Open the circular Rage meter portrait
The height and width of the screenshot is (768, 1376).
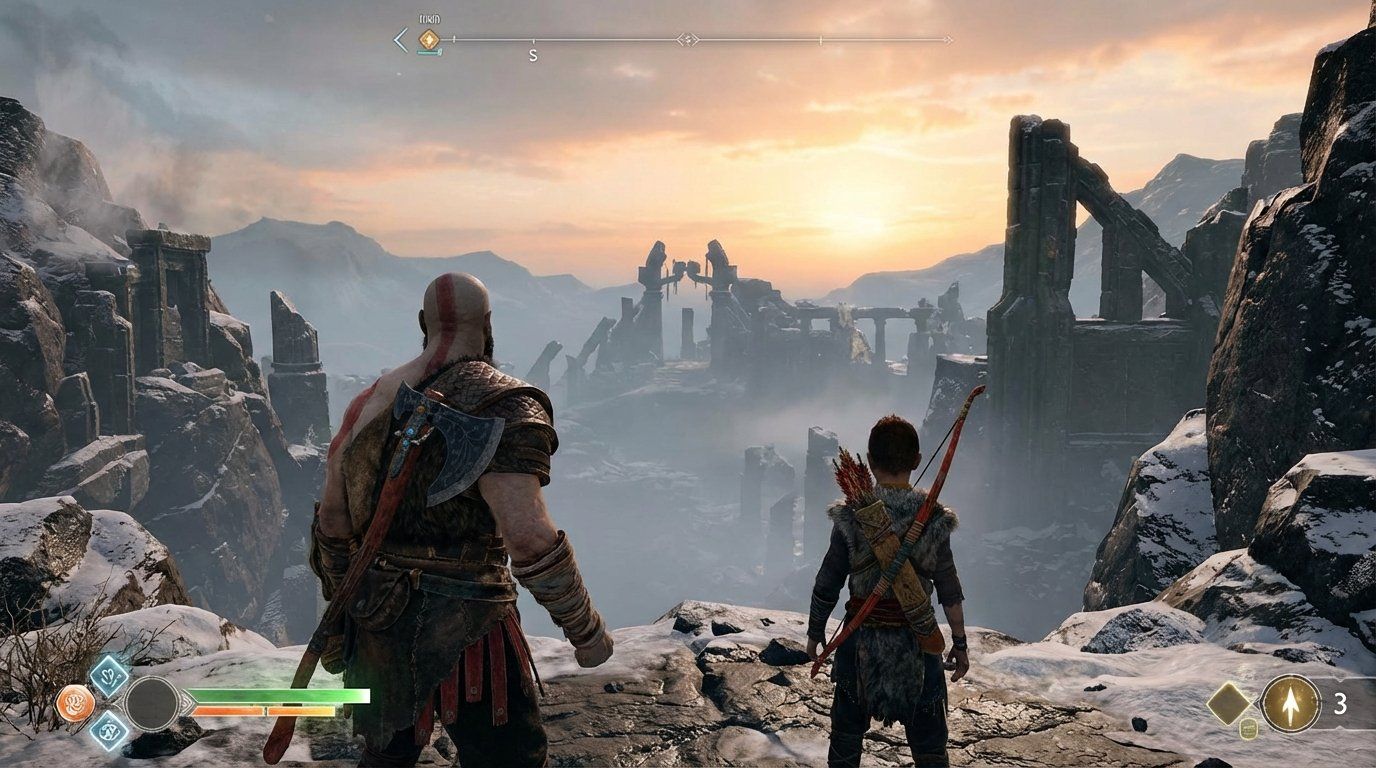[x=153, y=703]
